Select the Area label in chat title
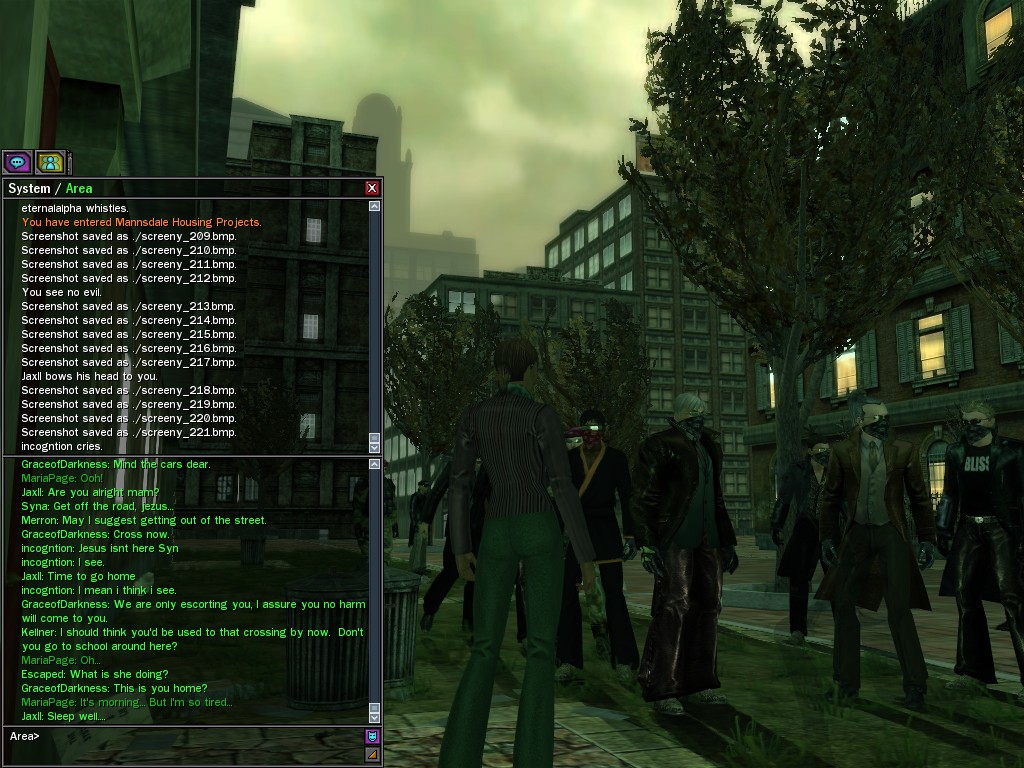This screenshot has height=768, width=1024. point(79,188)
